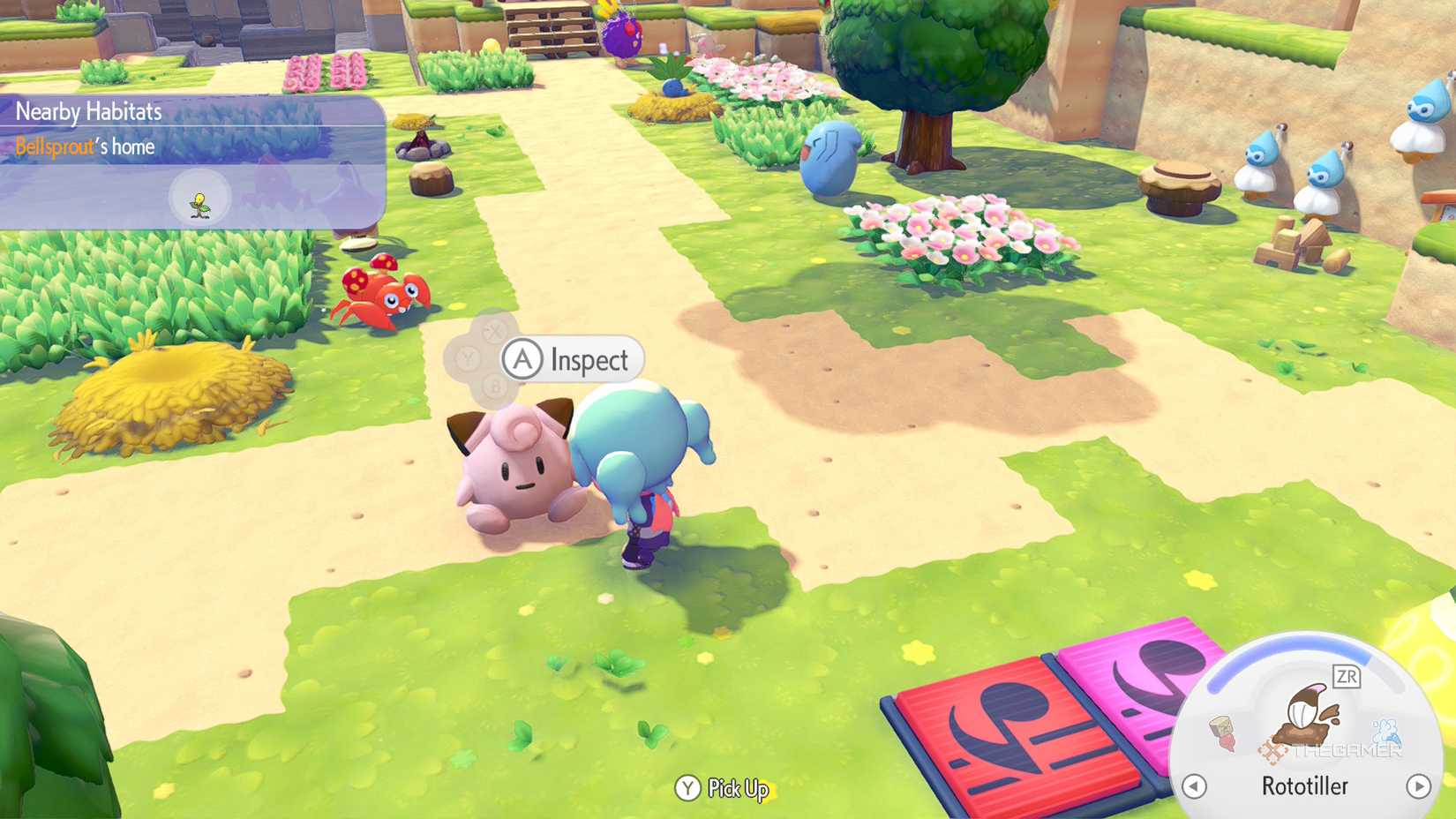Click the Rototiller label text
The image size is (1456, 819).
coord(1306,785)
